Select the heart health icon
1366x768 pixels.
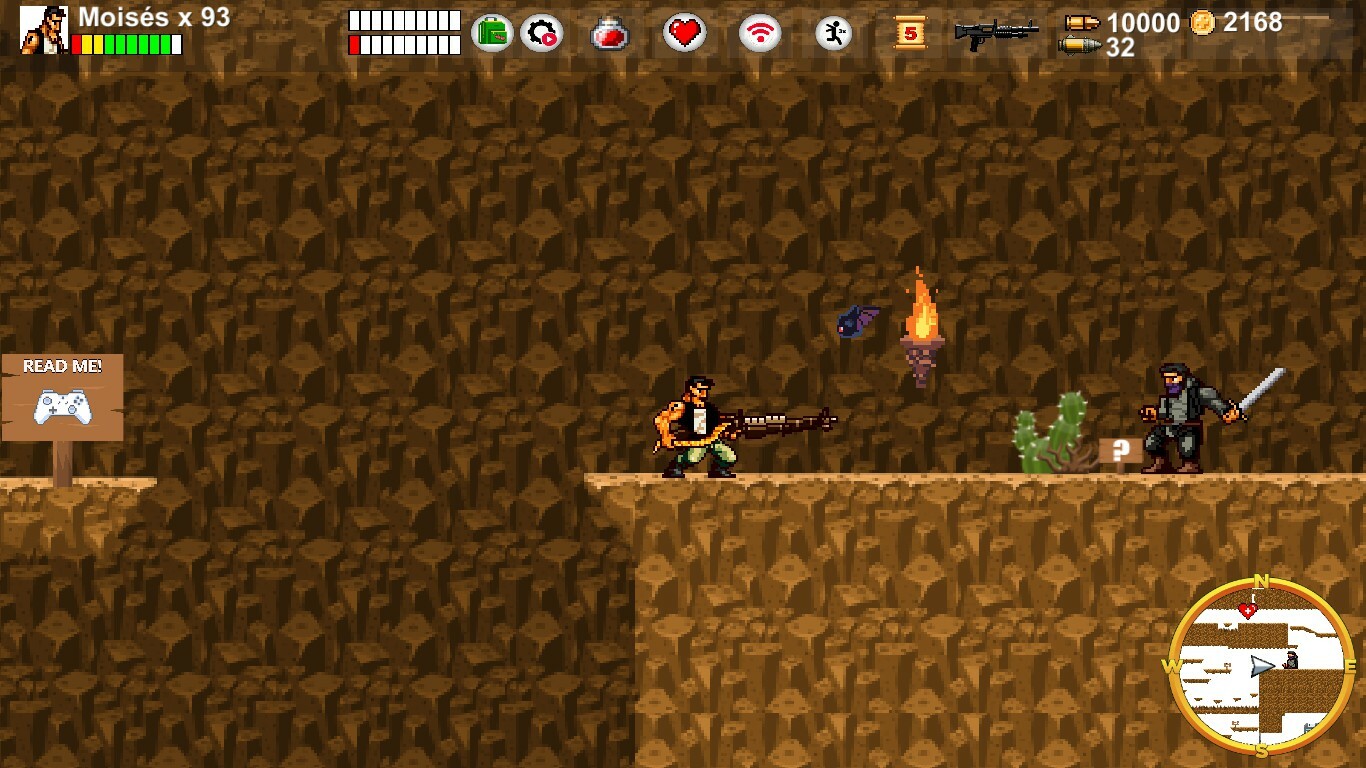click(x=685, y=32)
